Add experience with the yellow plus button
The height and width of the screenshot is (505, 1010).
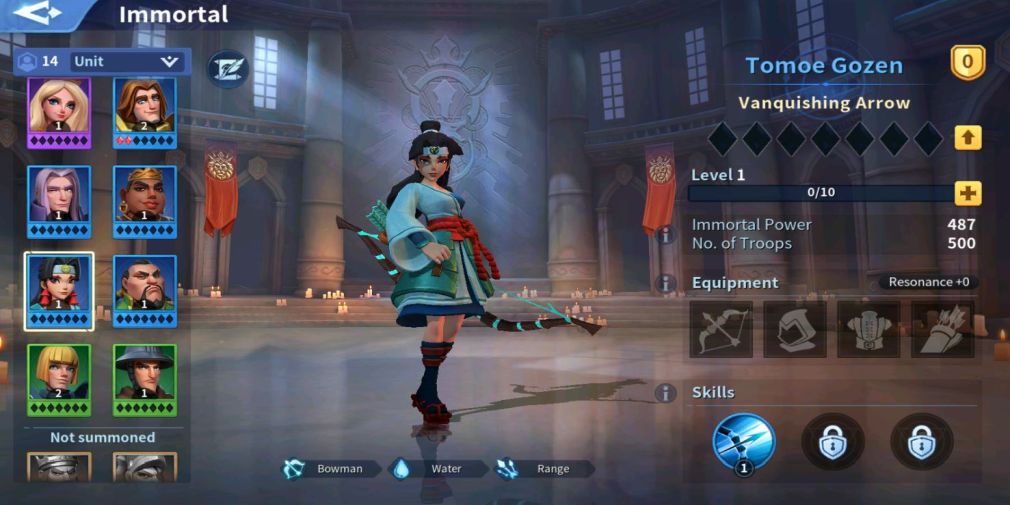(967, 193)
